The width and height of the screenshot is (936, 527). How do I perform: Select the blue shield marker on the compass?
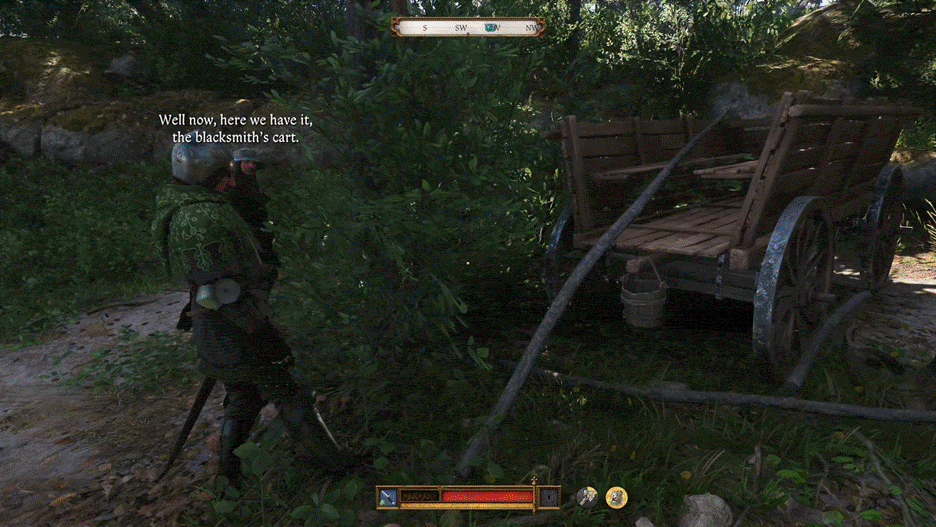pos(490,28)
